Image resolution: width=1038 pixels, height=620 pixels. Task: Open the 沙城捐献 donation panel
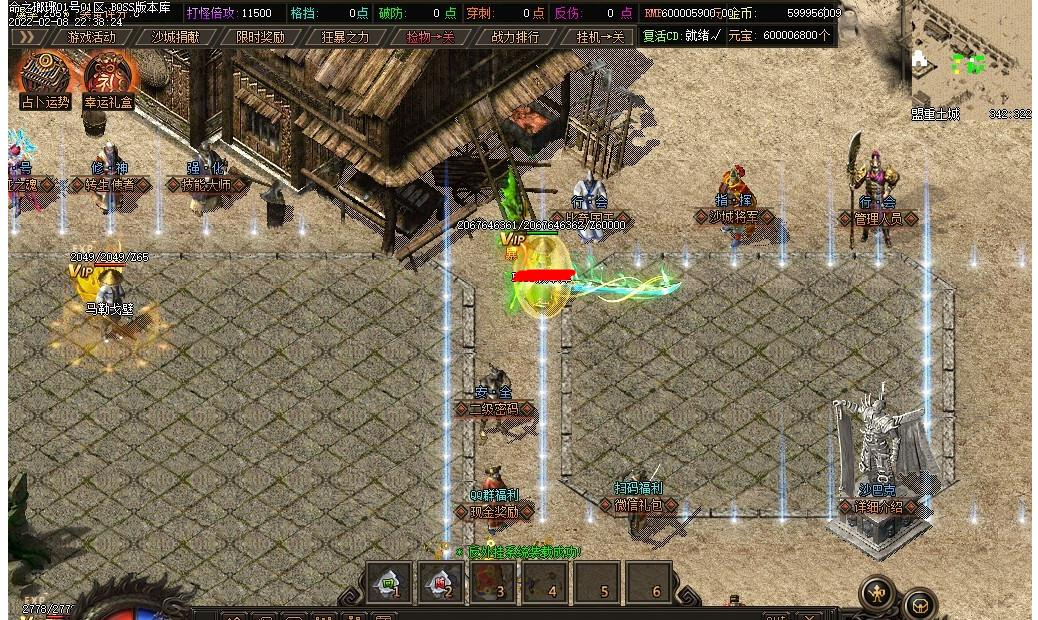[x=175, y=37]
